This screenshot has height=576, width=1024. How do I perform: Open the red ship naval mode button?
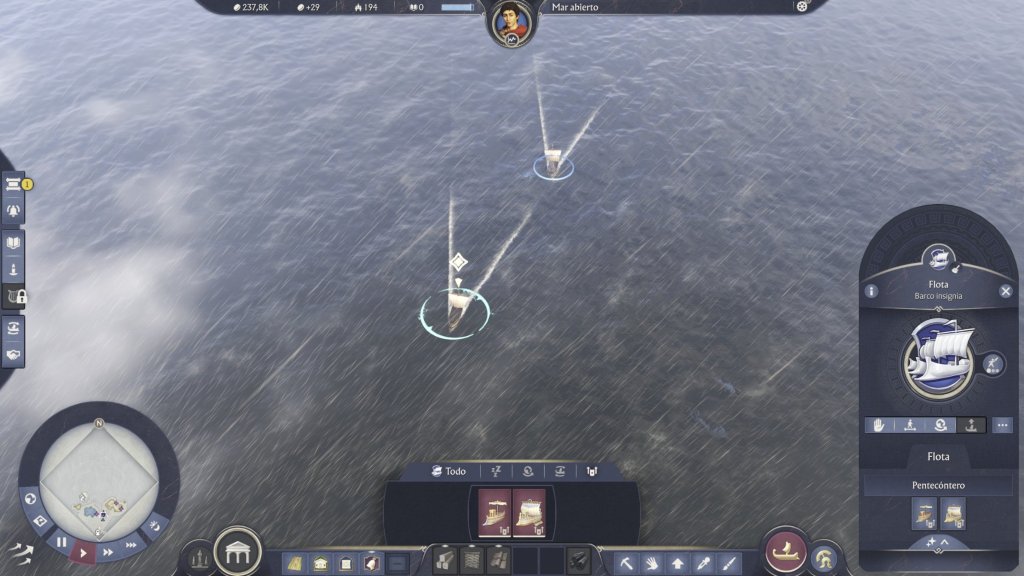(785, 551)
